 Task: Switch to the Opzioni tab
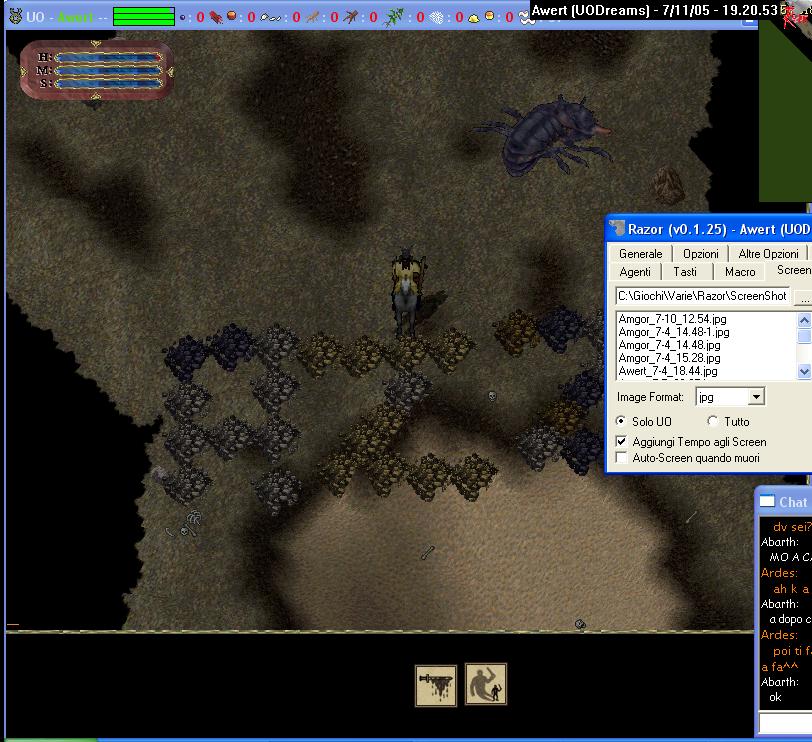[701, 254]
